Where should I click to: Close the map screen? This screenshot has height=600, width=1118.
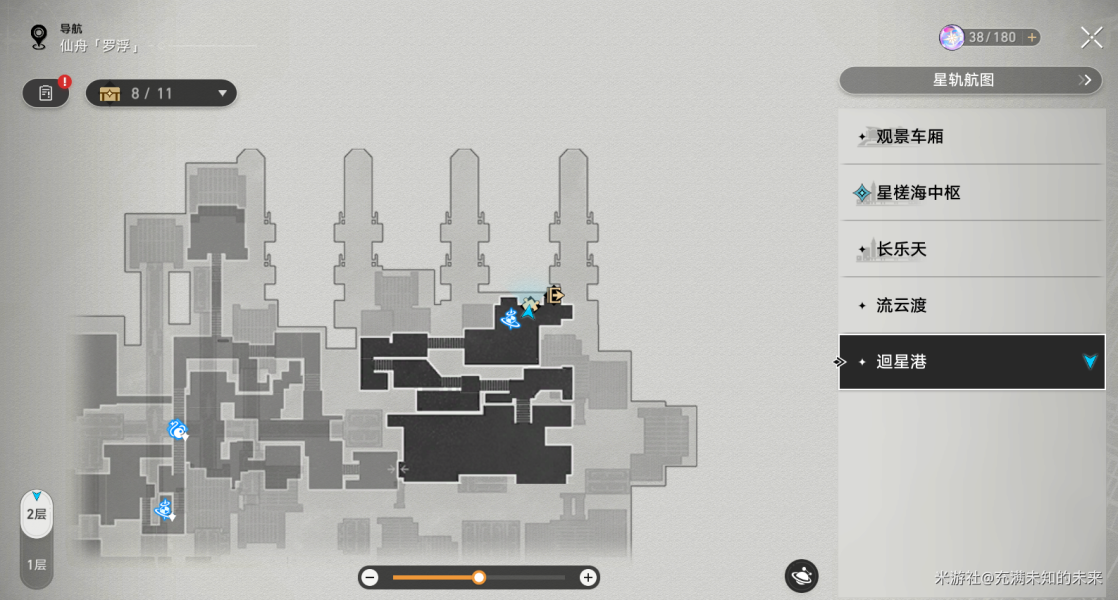[1091, 38]
